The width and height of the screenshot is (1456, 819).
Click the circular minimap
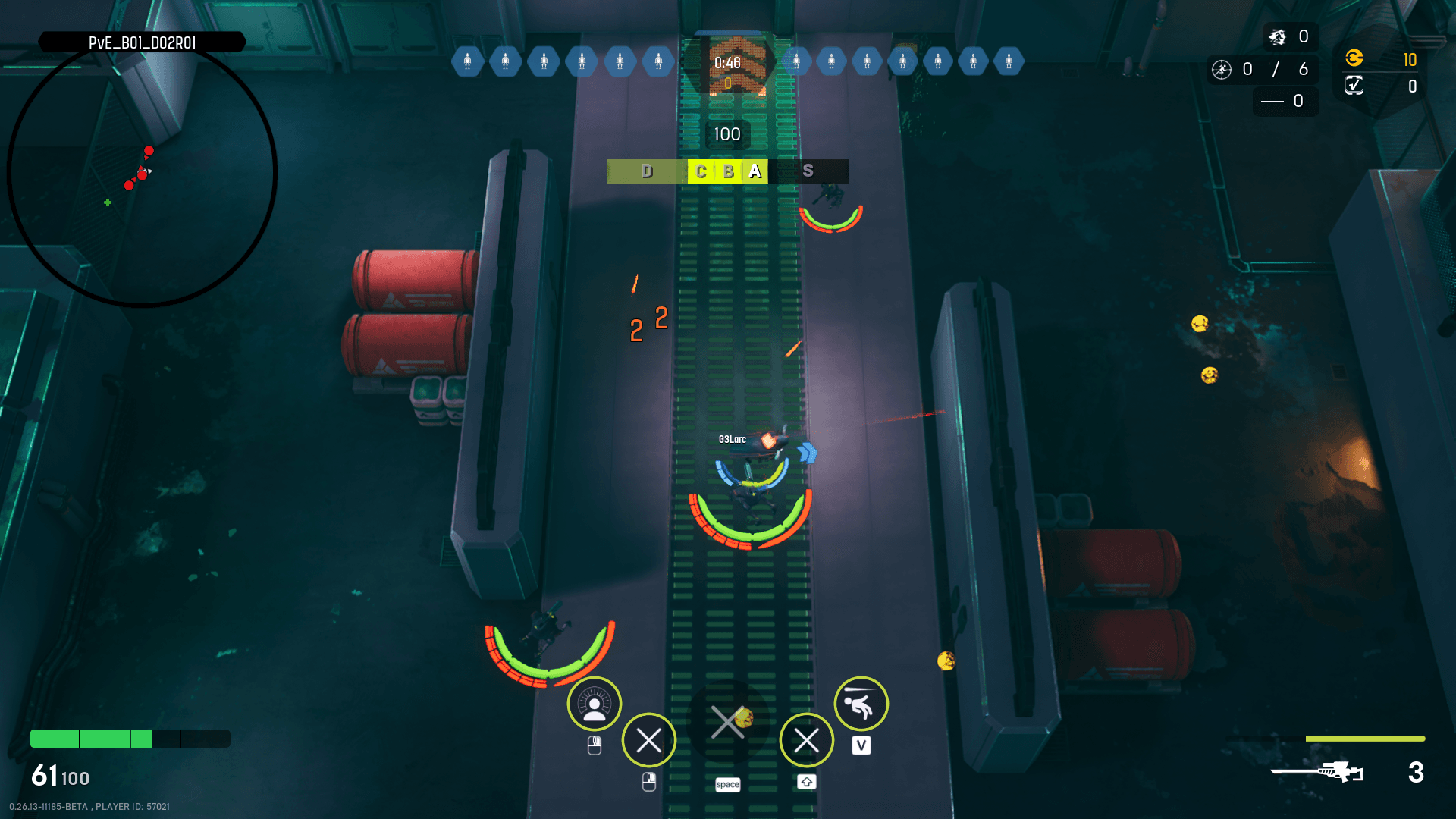coord(142,173)
